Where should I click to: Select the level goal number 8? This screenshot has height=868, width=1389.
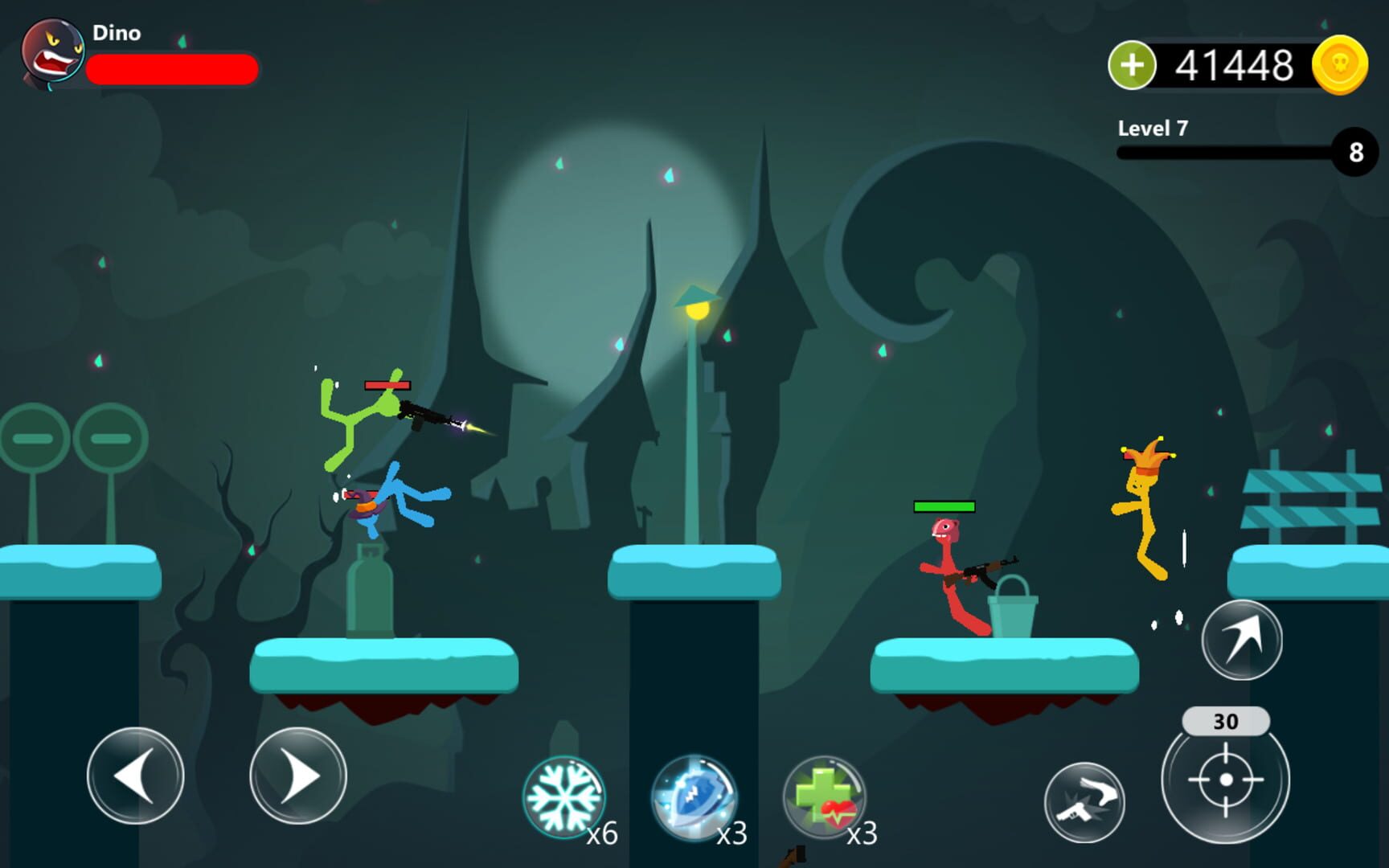coord(1357,153)
